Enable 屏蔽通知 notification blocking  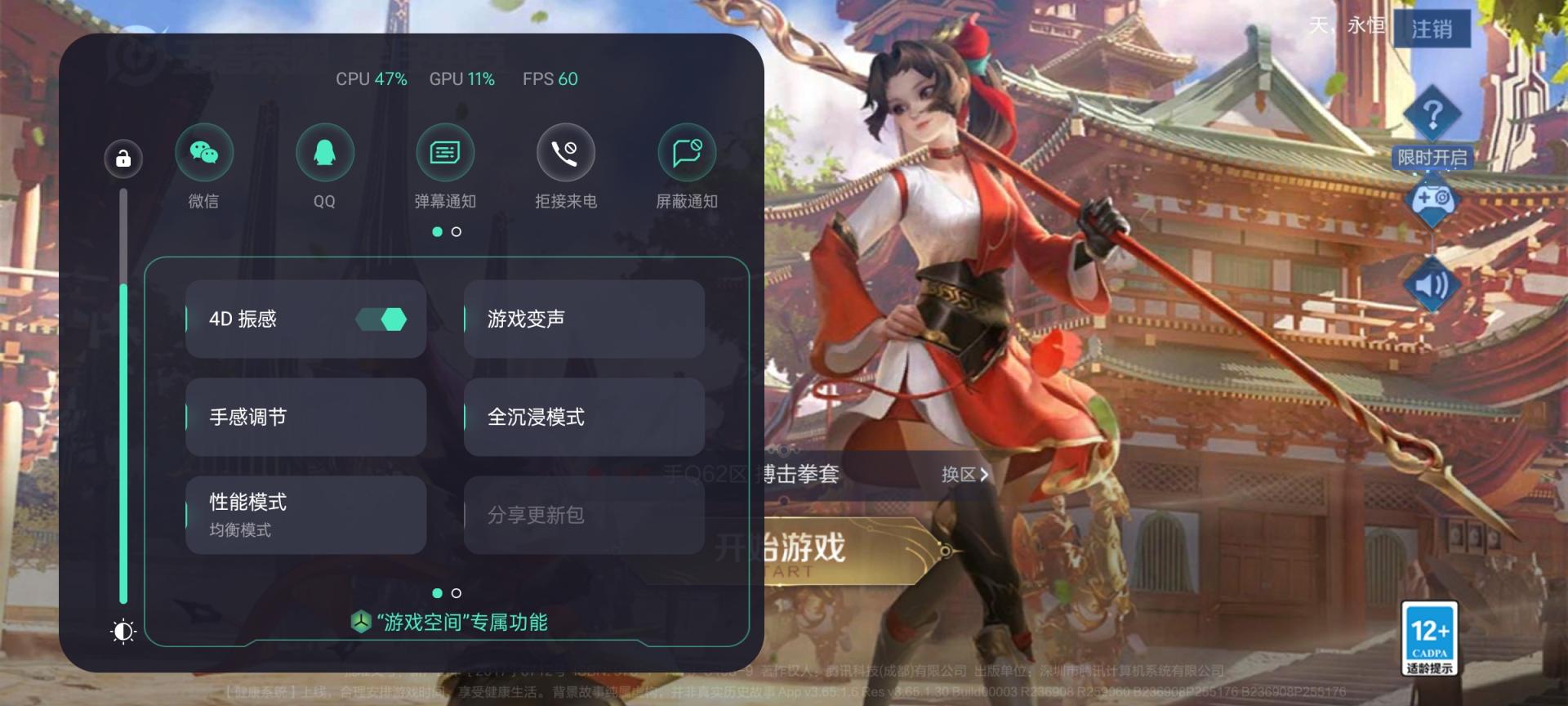[x=687, y=152]
